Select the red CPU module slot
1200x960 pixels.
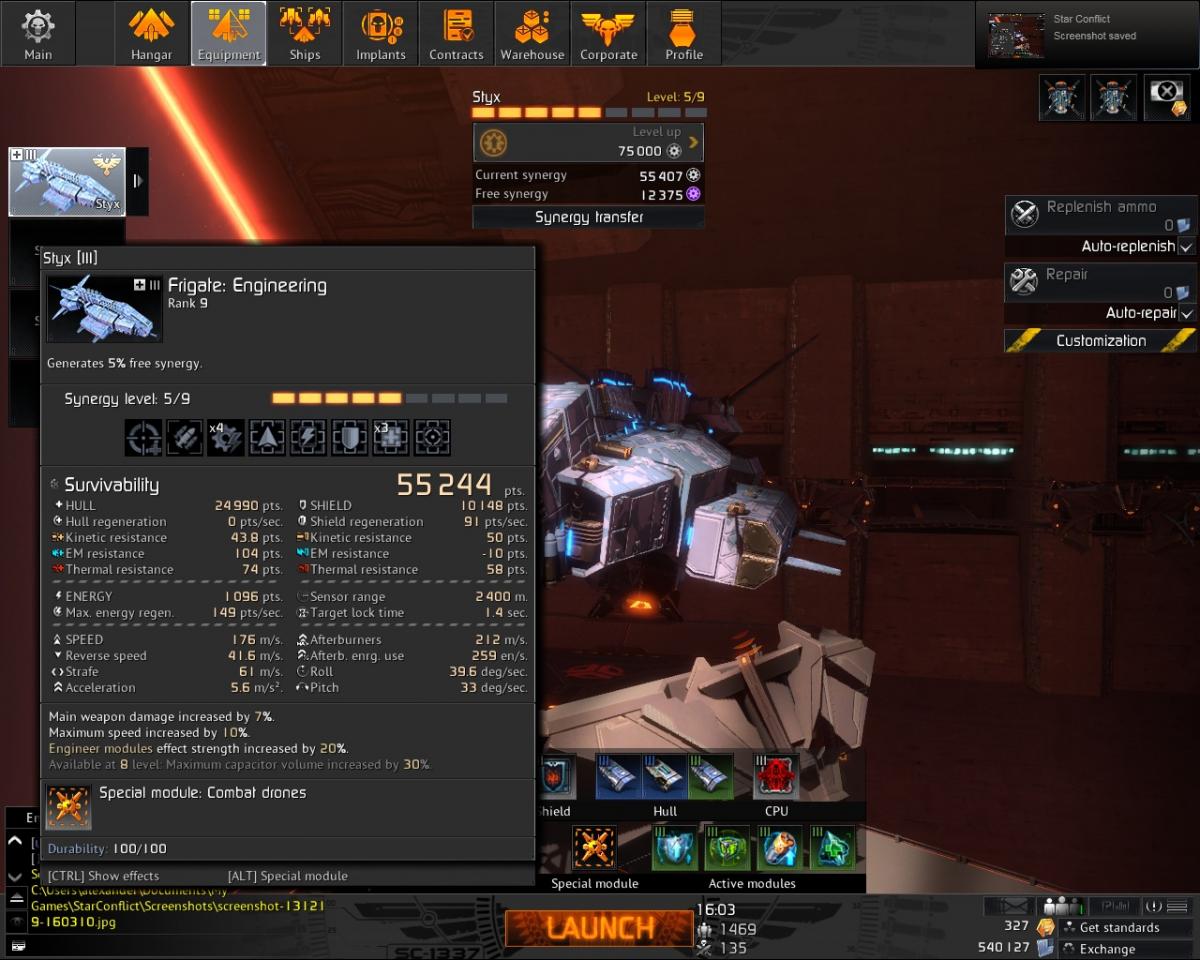[x=776, y=777]
